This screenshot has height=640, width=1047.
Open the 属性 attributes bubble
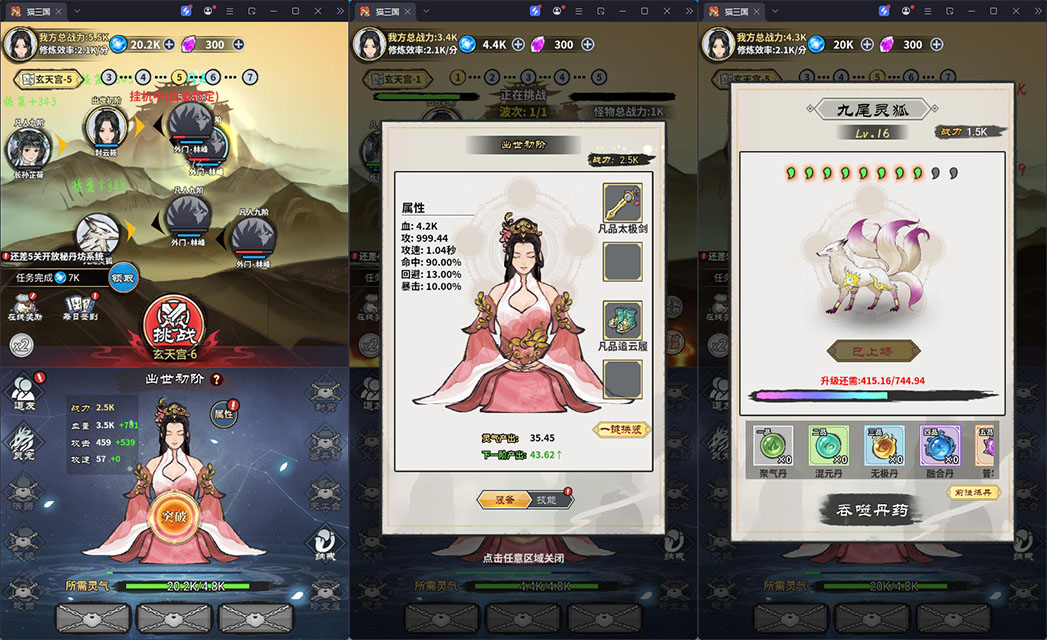coord(224,413)
